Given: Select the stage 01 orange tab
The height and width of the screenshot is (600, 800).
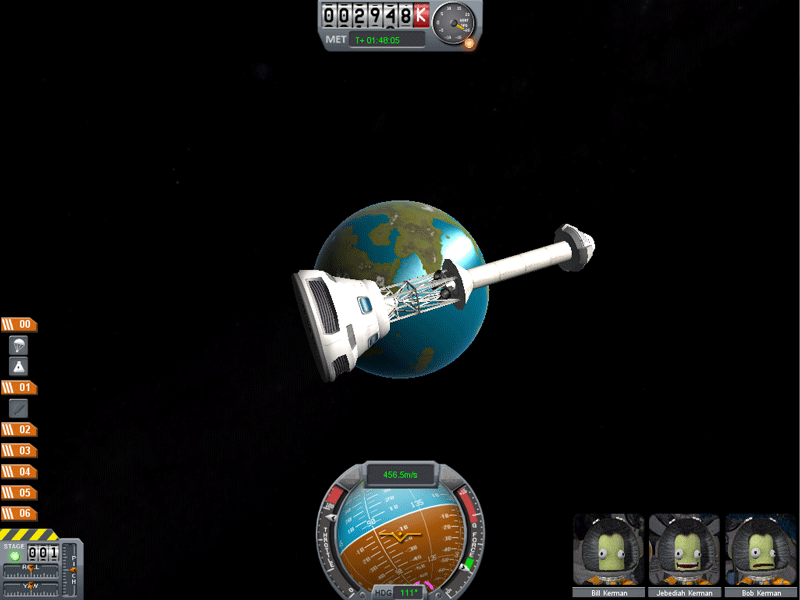Looking at the screenshot, I should pos(19,387).
